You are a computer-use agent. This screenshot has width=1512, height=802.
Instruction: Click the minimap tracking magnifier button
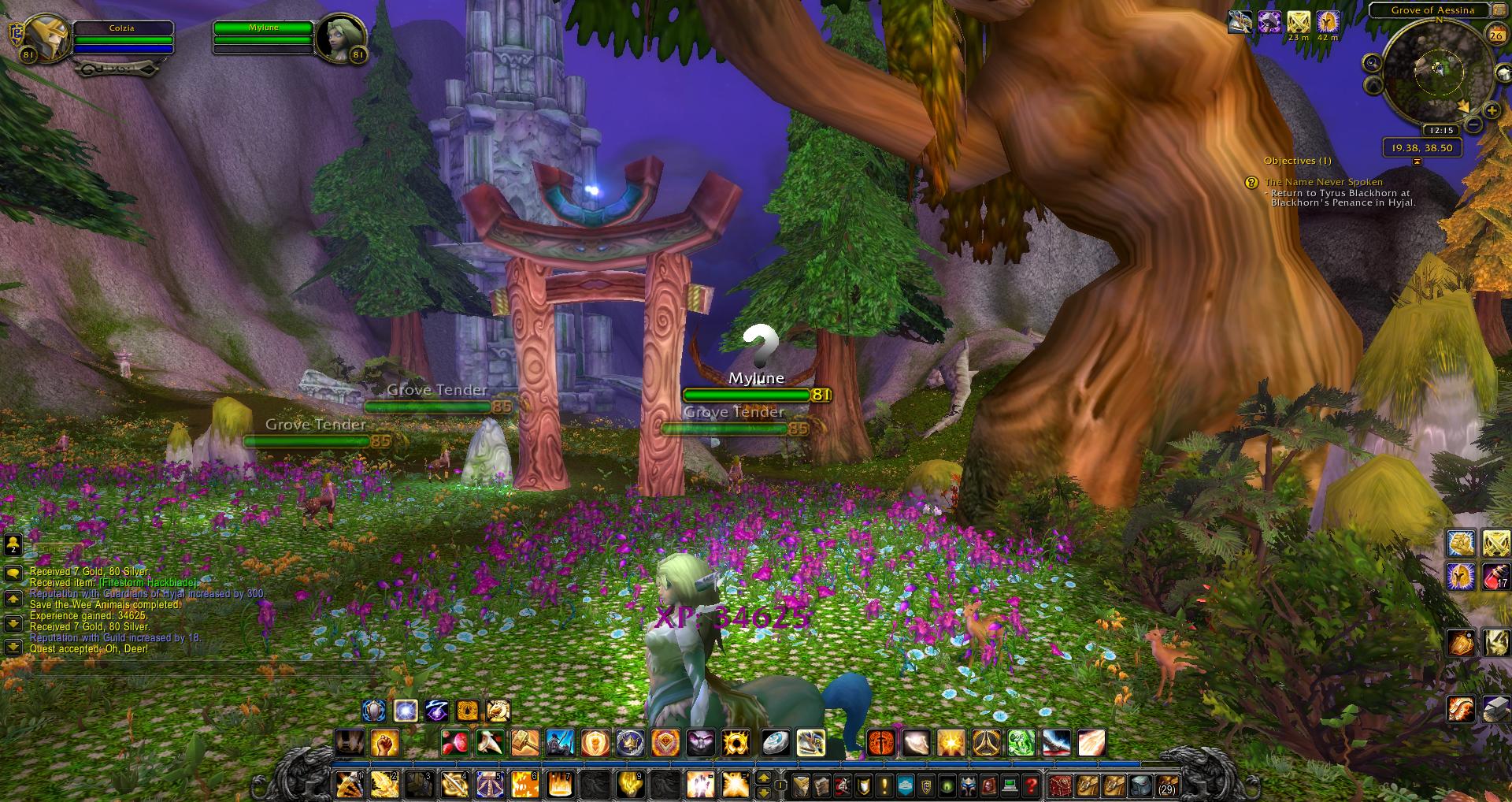(1373, 63)
